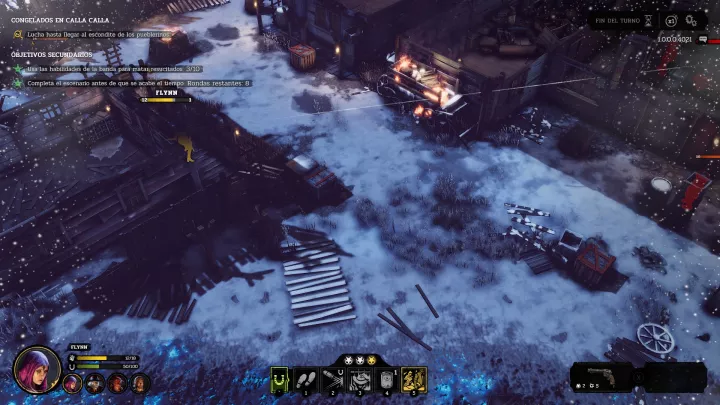Open the main objective 'Lucha hasta llegar al escondite'
720x405 pixels.
98,34
